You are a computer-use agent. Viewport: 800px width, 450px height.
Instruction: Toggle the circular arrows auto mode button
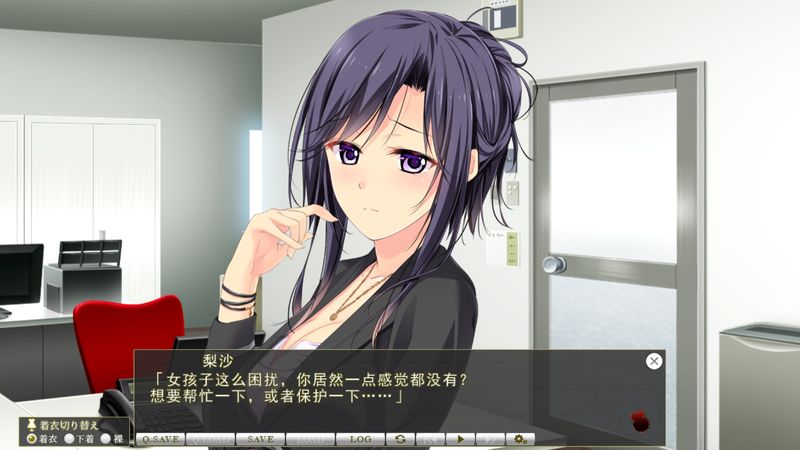tap(400, 439)
